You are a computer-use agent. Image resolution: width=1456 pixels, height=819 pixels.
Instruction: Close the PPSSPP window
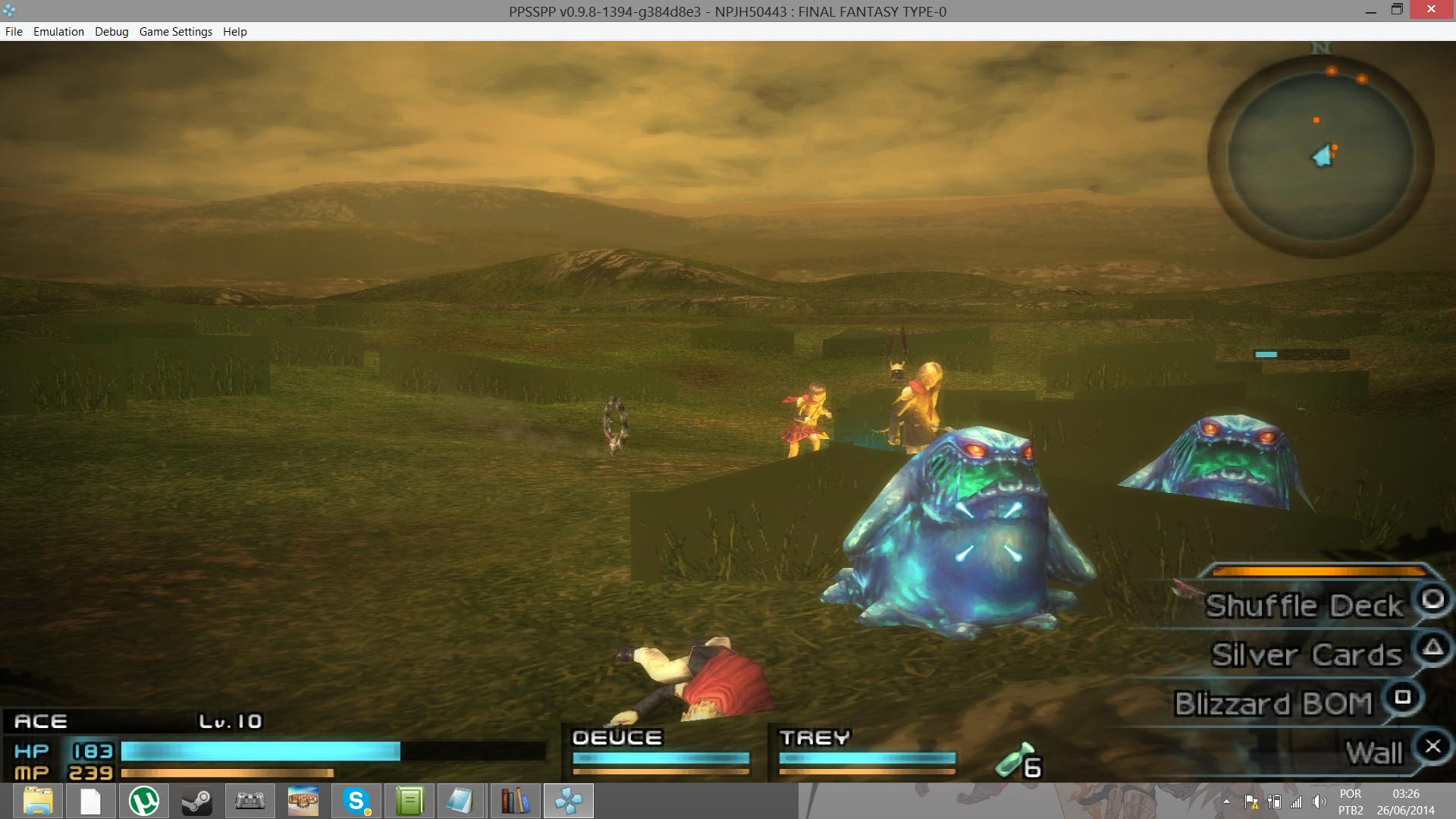(x=1431, y=10)
